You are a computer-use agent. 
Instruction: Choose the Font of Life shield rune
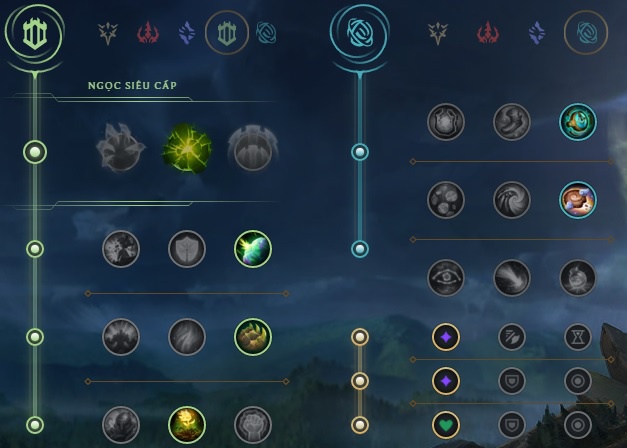point(187,249)
